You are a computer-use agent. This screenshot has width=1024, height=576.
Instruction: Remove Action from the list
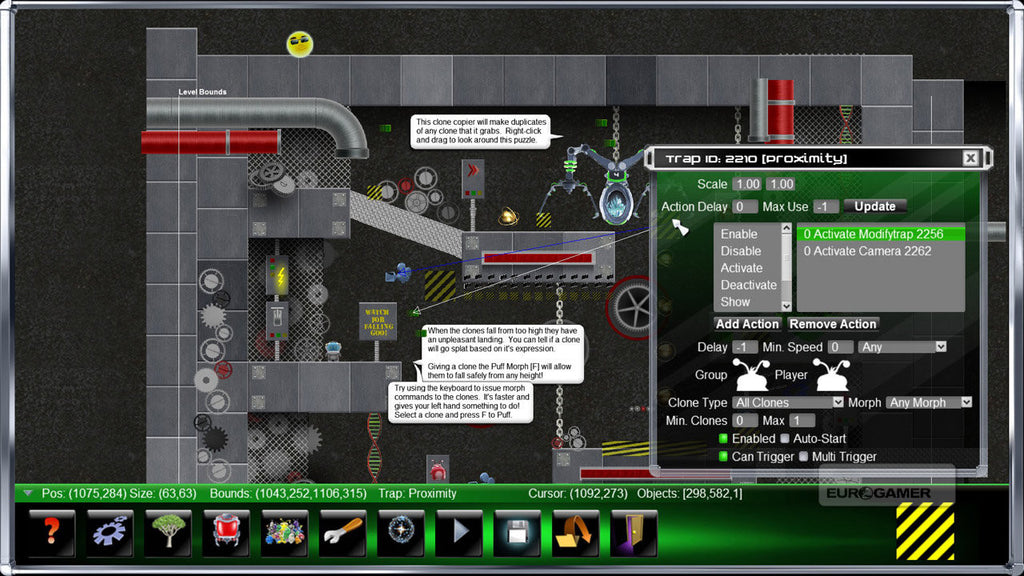click(833, 324)
